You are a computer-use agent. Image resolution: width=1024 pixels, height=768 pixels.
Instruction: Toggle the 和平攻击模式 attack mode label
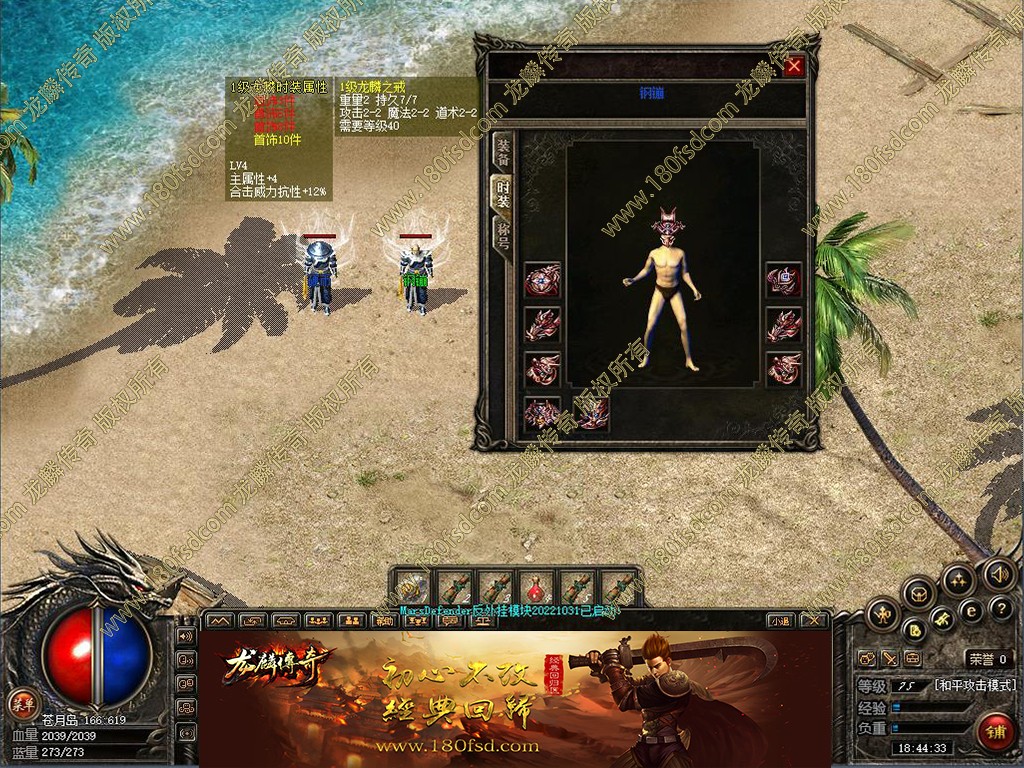tap(975, 685)
